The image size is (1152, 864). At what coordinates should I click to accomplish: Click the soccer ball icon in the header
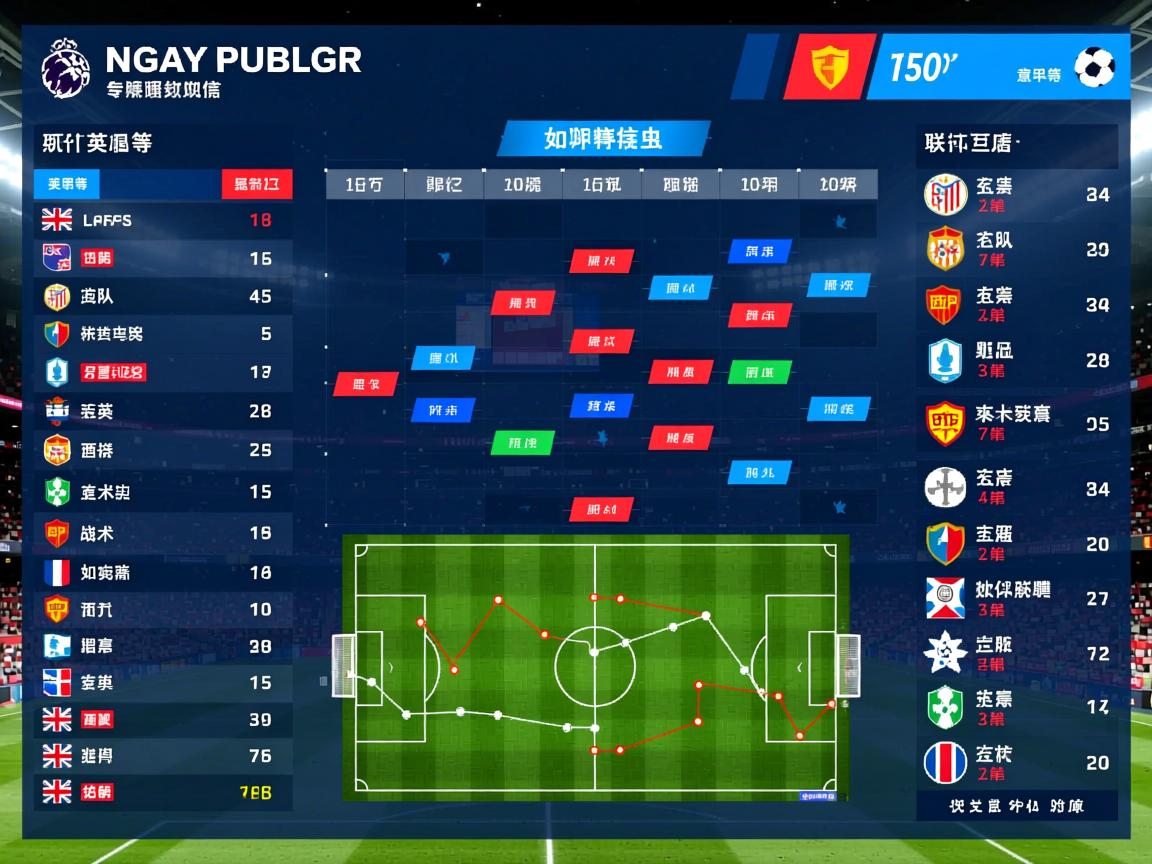pyautogui.click(x=1094, y=68)
